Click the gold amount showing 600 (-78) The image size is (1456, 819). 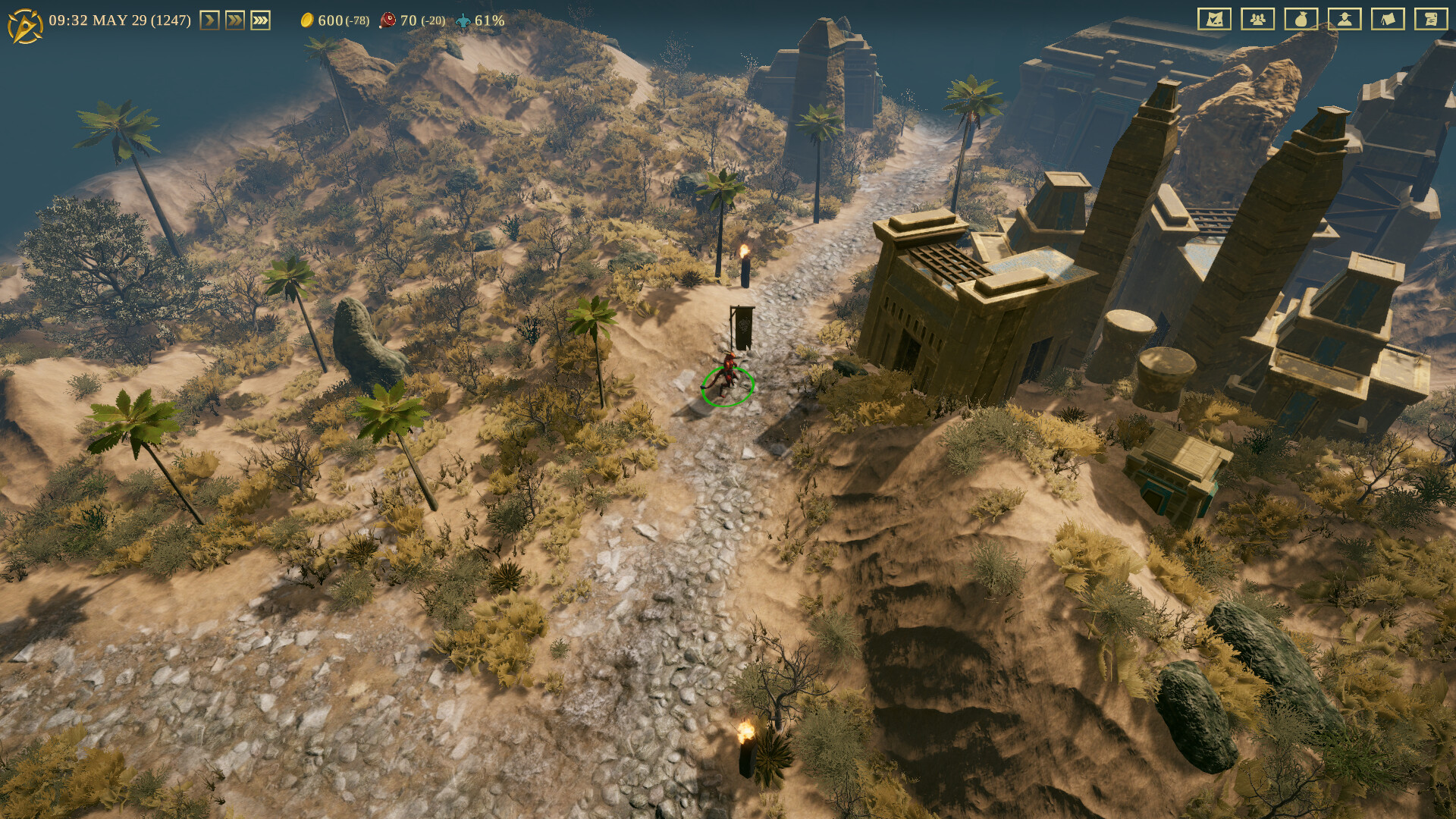(x=343, y=20)
